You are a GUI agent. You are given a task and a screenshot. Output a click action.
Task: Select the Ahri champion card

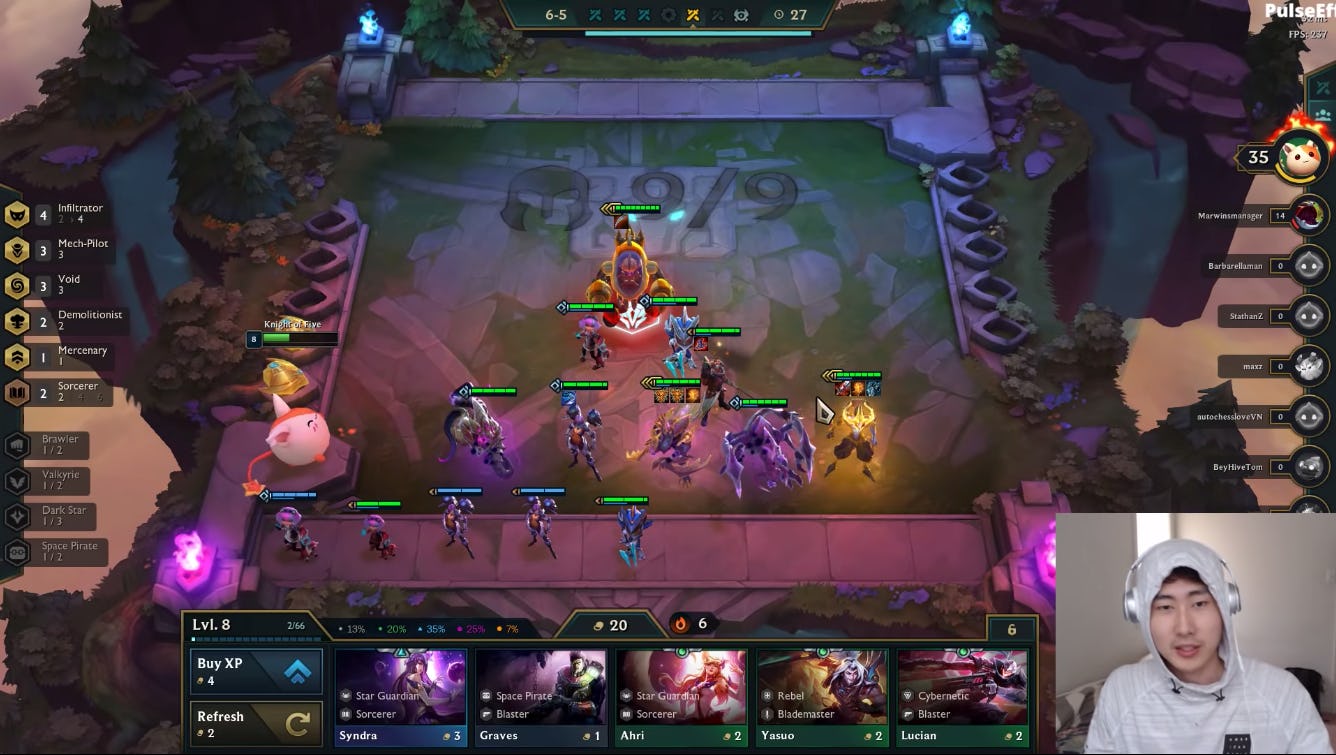pyautogui.click(x=681, y=697)
